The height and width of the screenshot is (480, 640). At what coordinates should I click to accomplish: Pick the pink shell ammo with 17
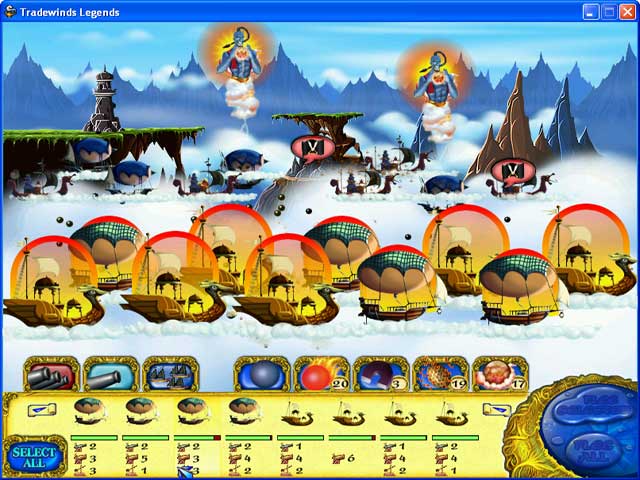(499, 374)
